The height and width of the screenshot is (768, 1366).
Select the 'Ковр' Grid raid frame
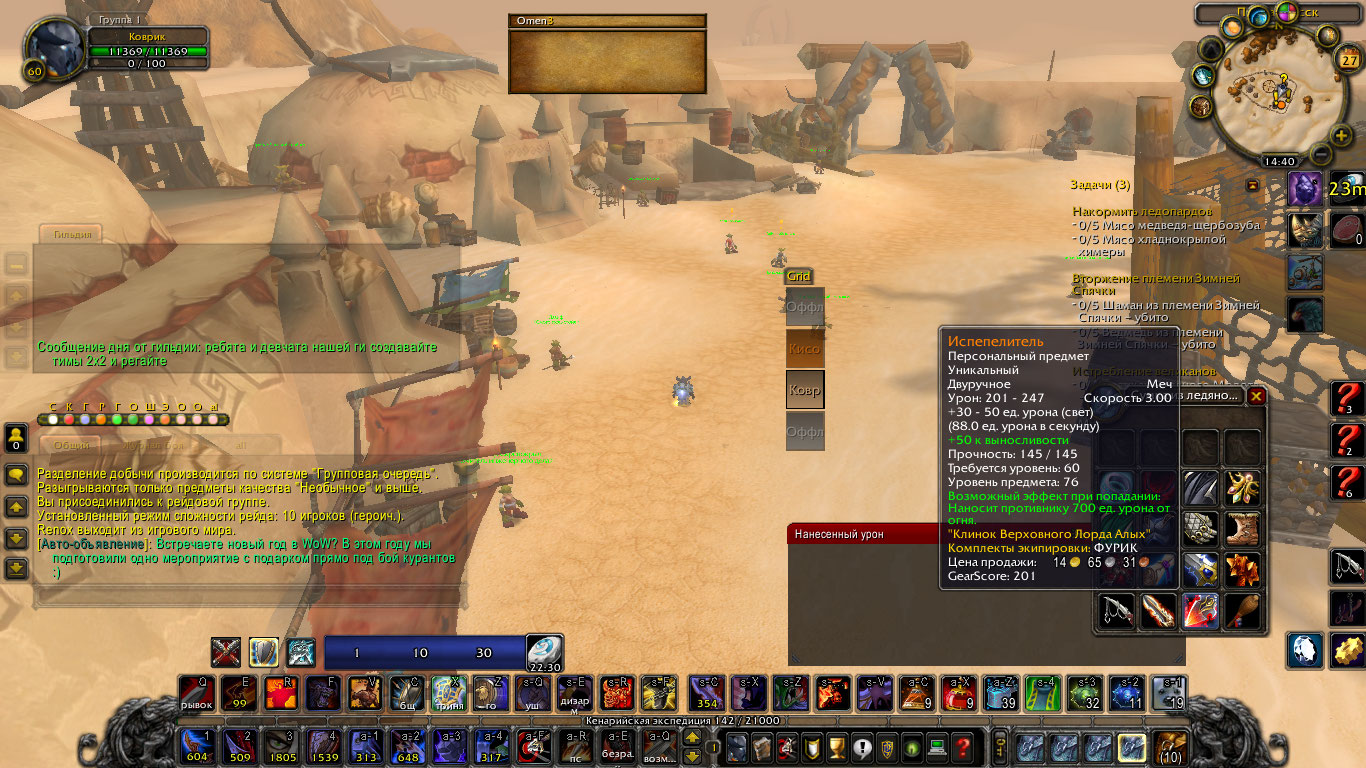[804, 390]
